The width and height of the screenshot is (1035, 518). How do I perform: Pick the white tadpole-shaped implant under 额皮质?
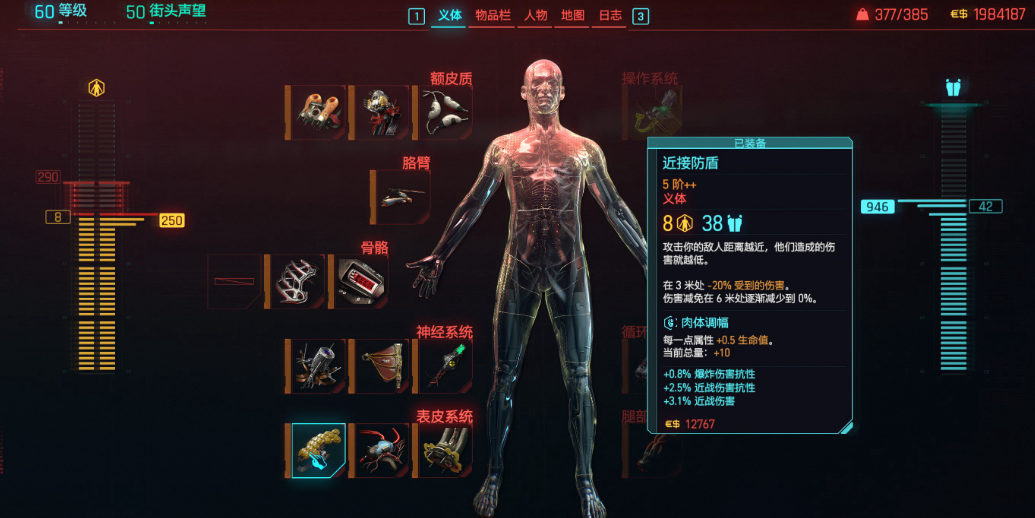point(444,112)
